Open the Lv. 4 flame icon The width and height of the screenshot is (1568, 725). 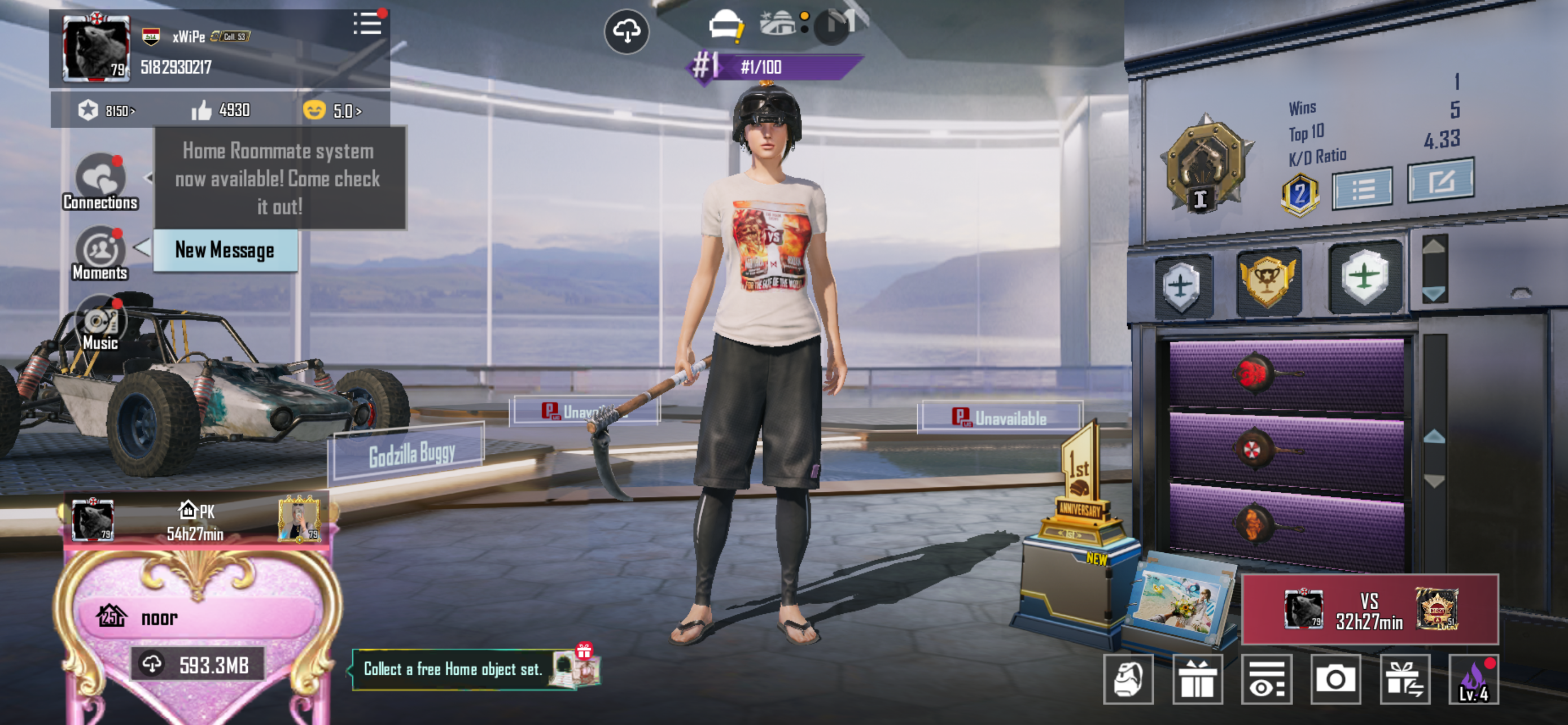point(1474,680)
